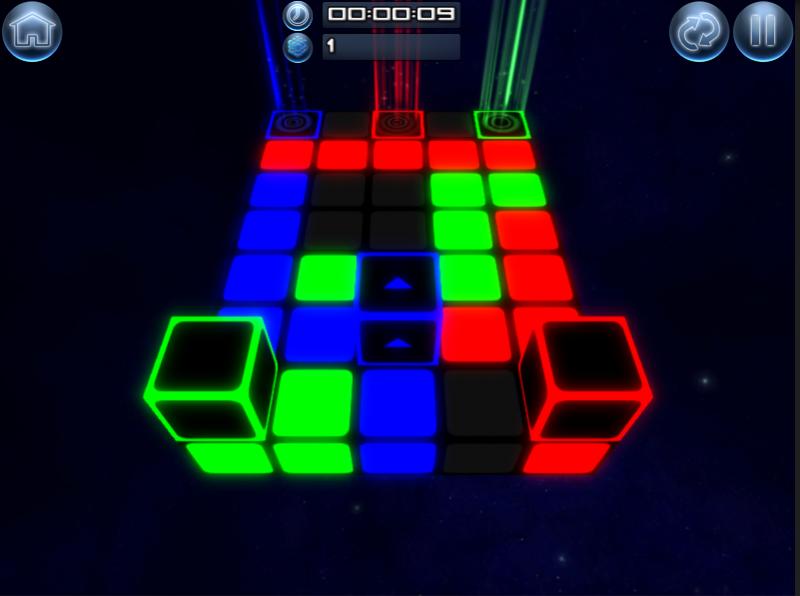Select the green outlined cube
The height and width of the screenshot is (596, 800).
(x=210, y=379)
